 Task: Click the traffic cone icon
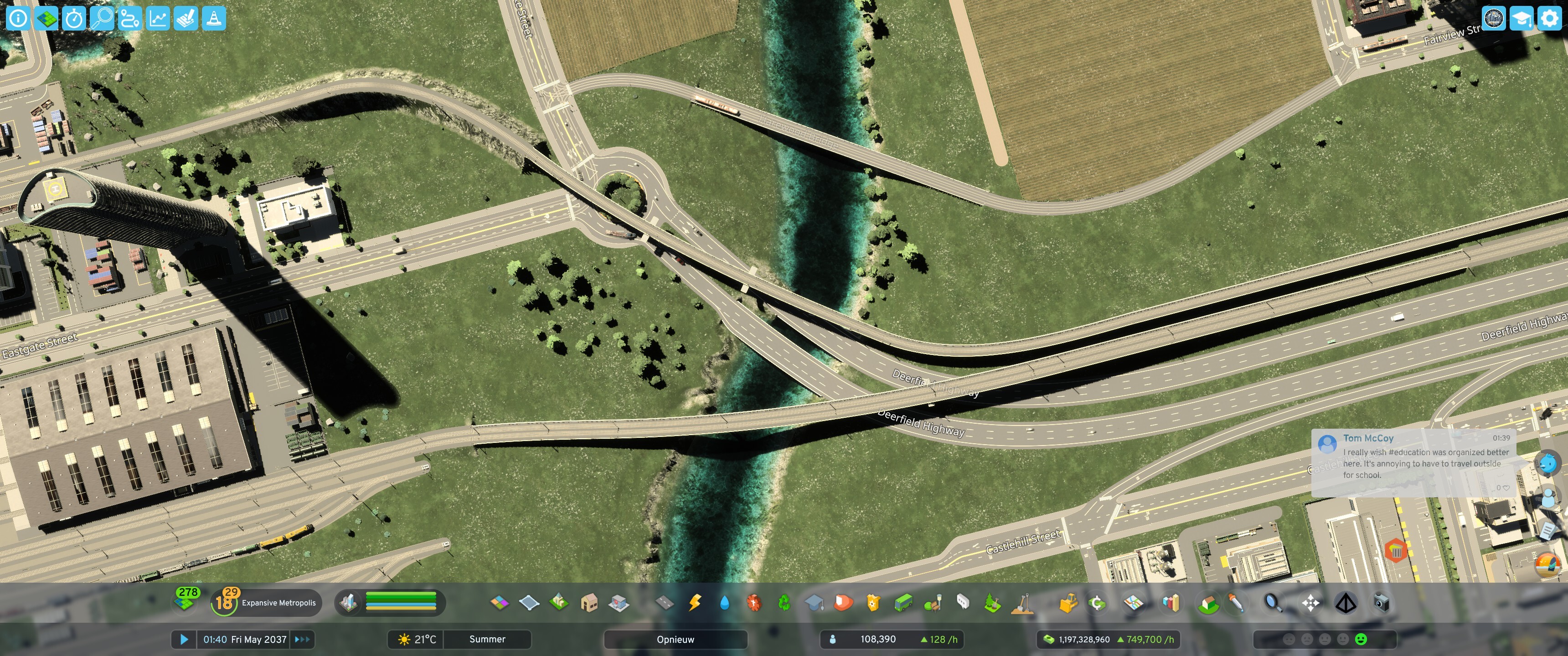coord(214,18)
